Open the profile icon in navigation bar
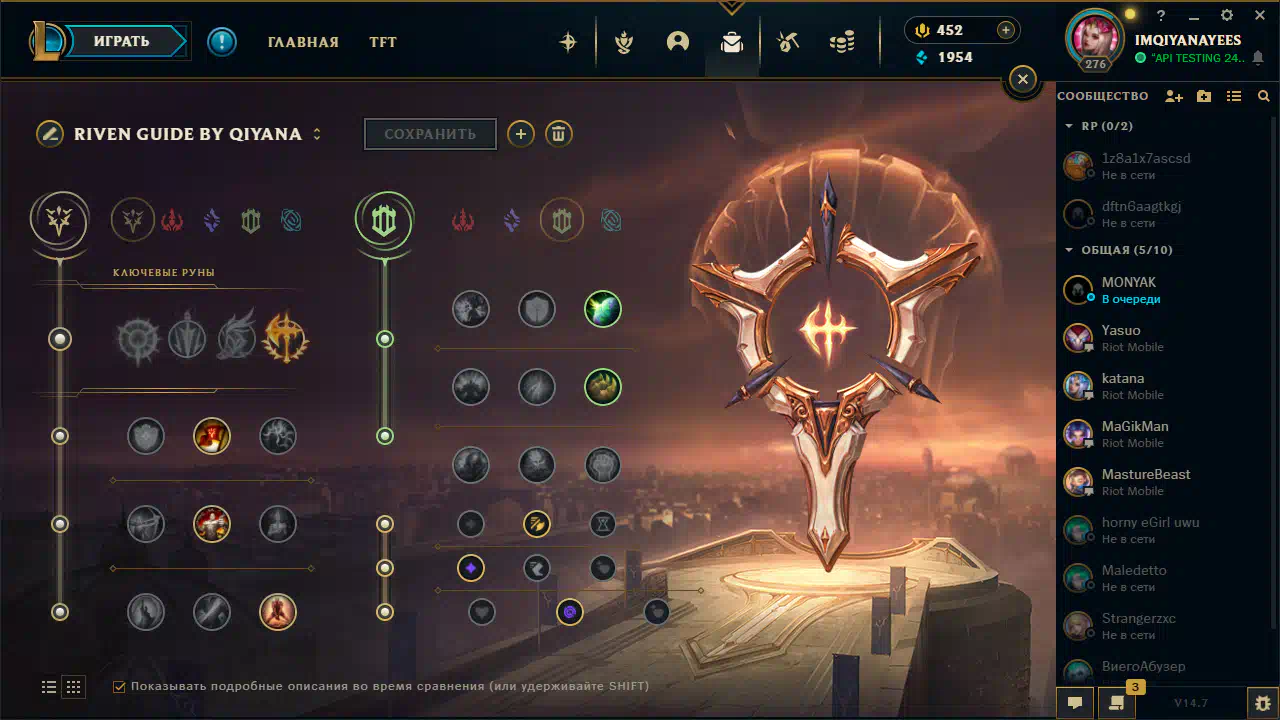 (678, 42)
